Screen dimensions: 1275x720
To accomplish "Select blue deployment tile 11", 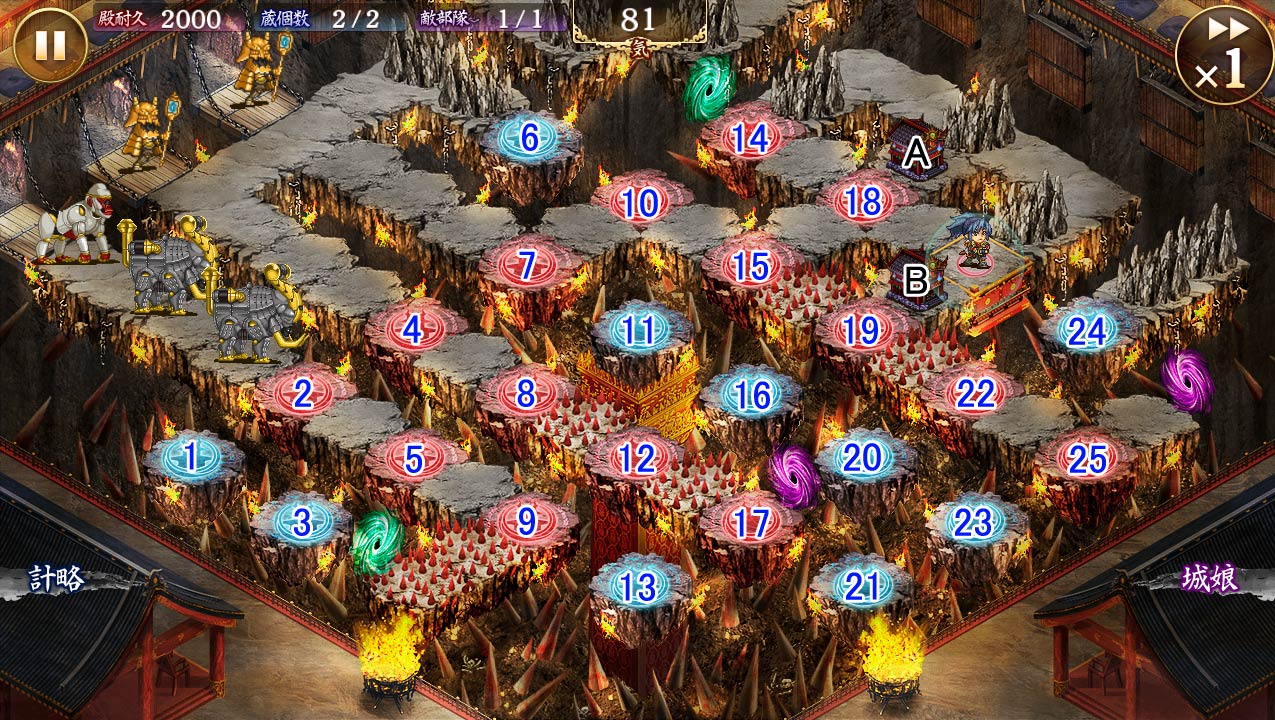I will 638,330.
